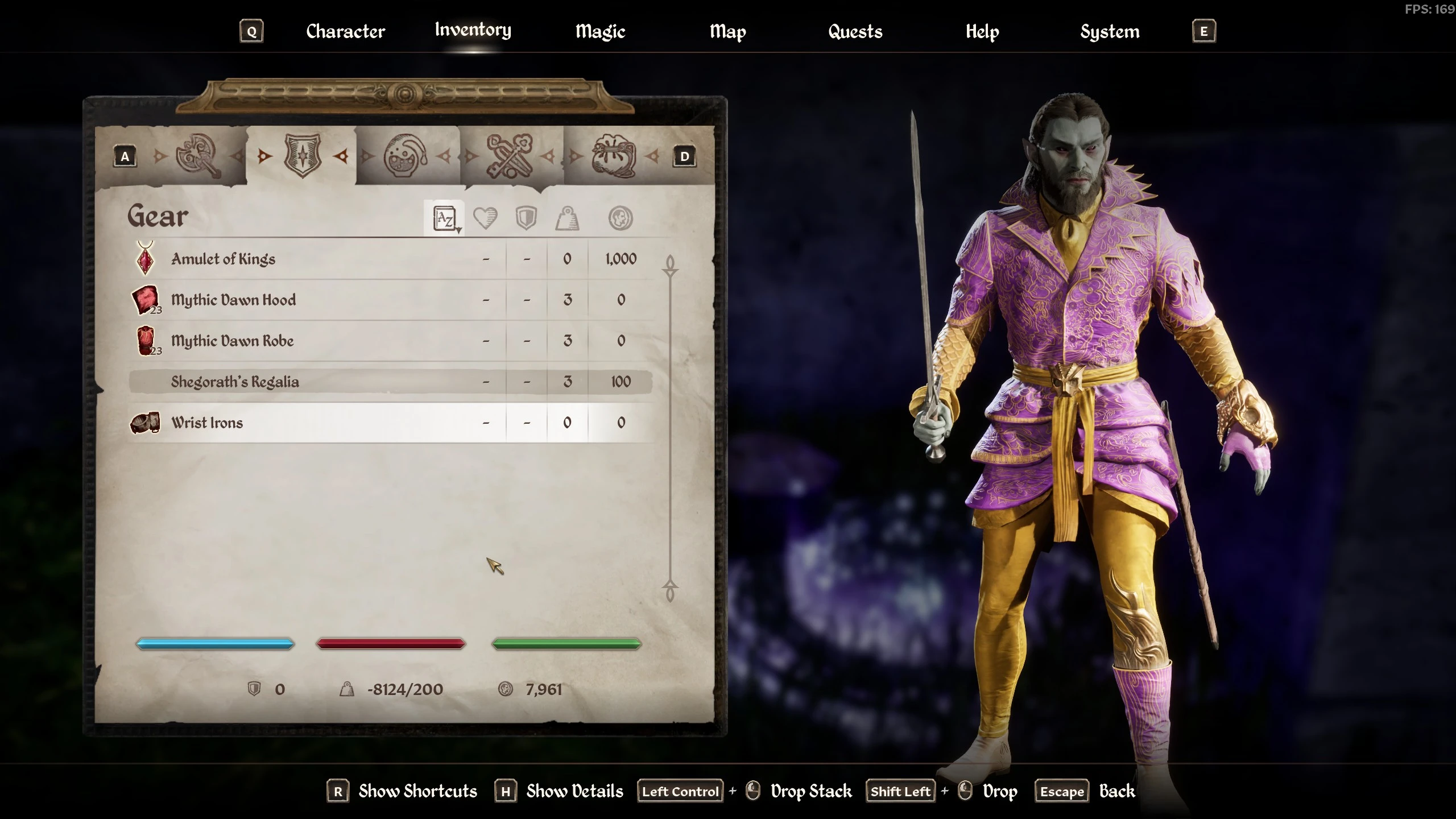Select the Amulet of Kings row
Viewport: 1456px width, 819px height.
tap(223, 259)
